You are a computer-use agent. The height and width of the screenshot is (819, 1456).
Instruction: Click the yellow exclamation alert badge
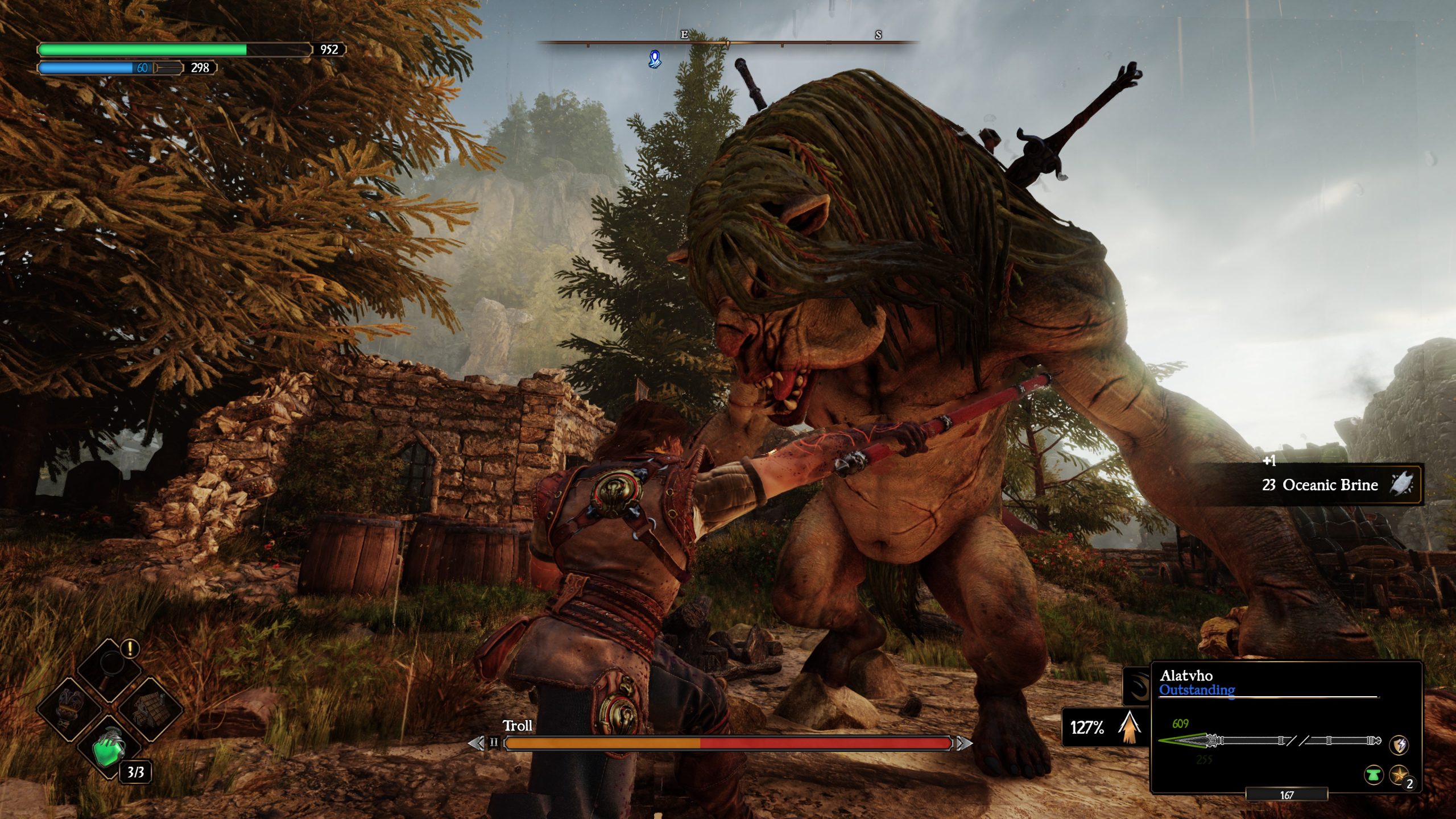coord(131,648)
